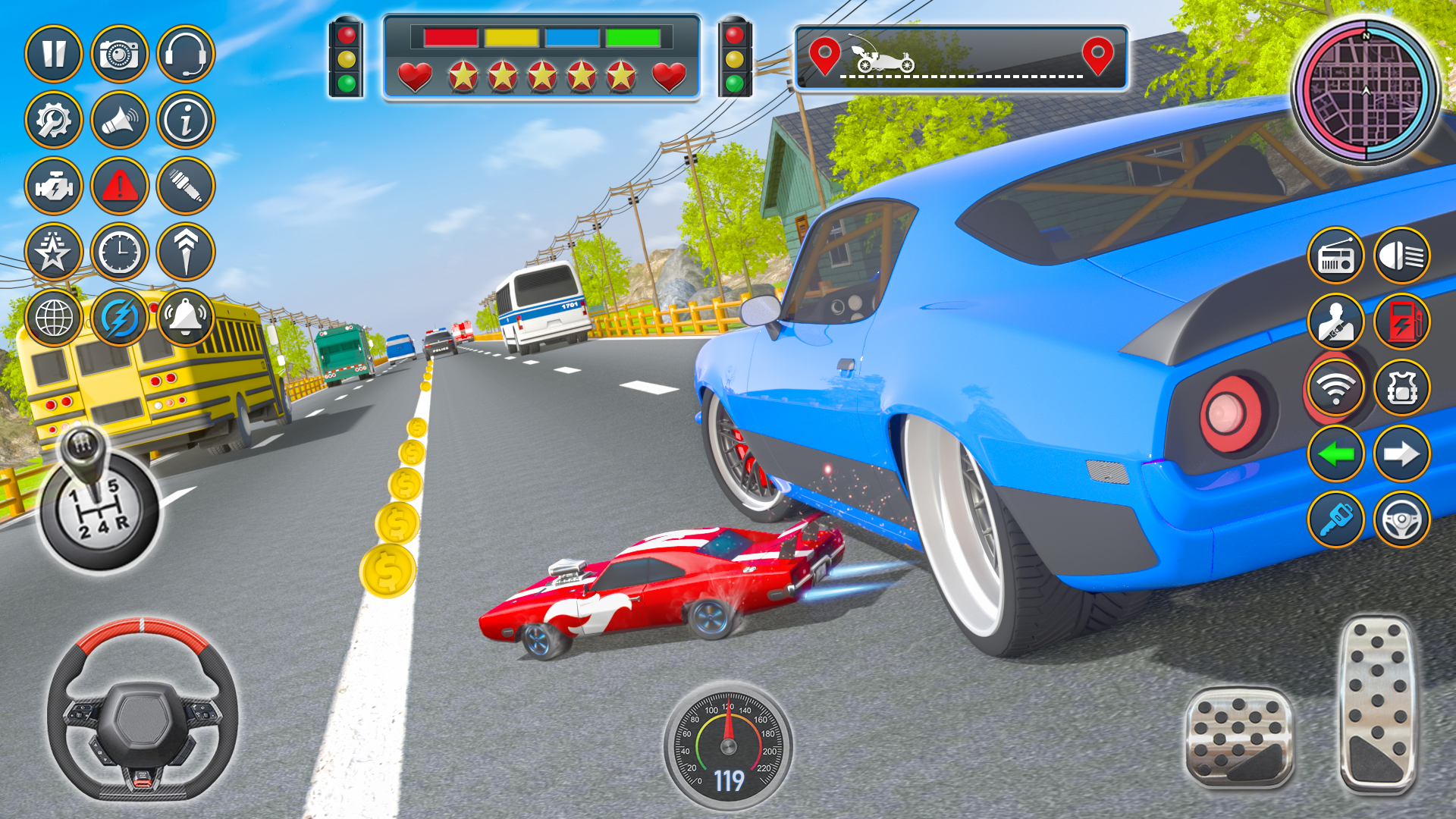The height and width of the screenshot is (819, 1456).
Task: Toggle the headlights button
Action: click(x=1402, y=256)
